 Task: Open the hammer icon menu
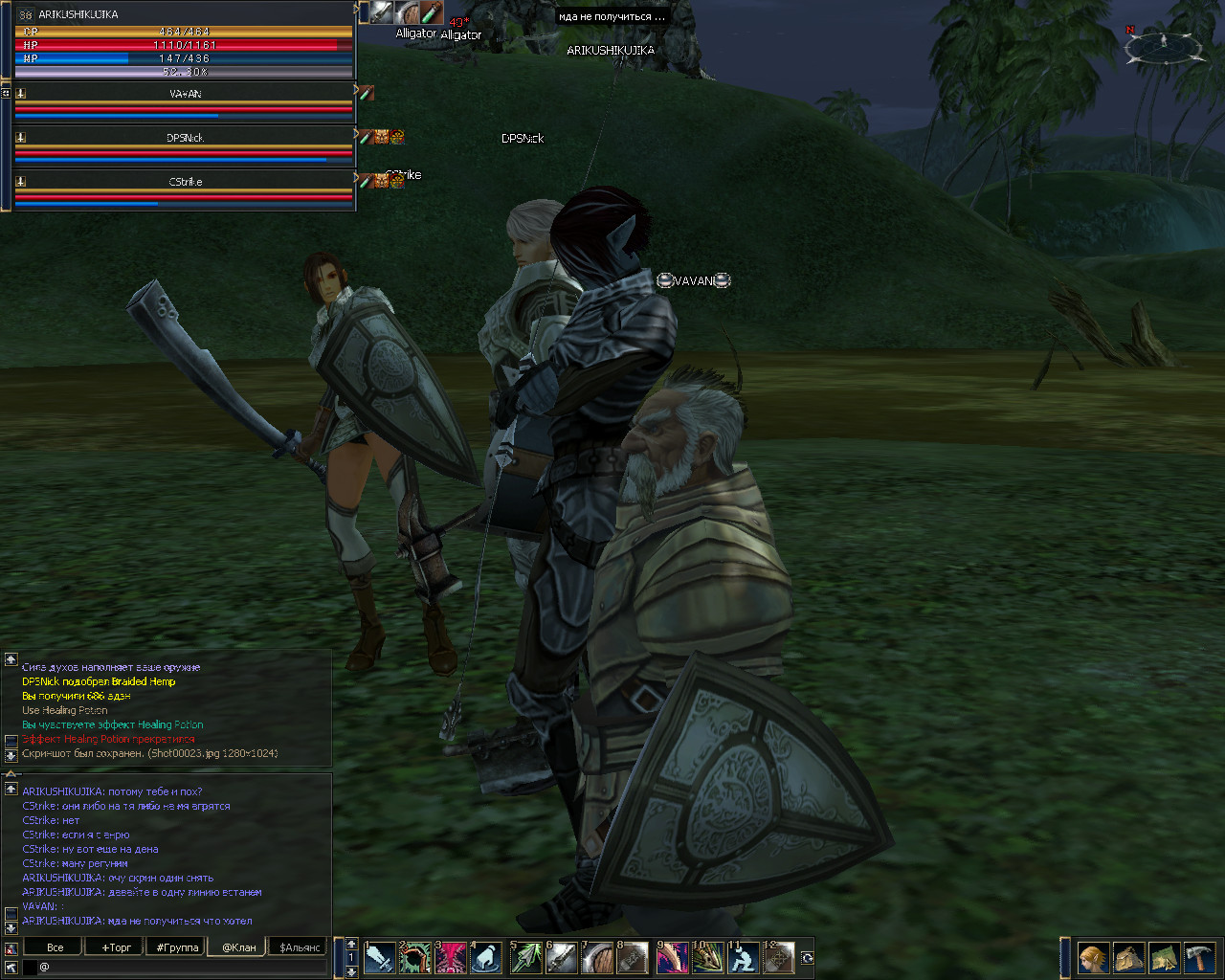pos(1199,957)
